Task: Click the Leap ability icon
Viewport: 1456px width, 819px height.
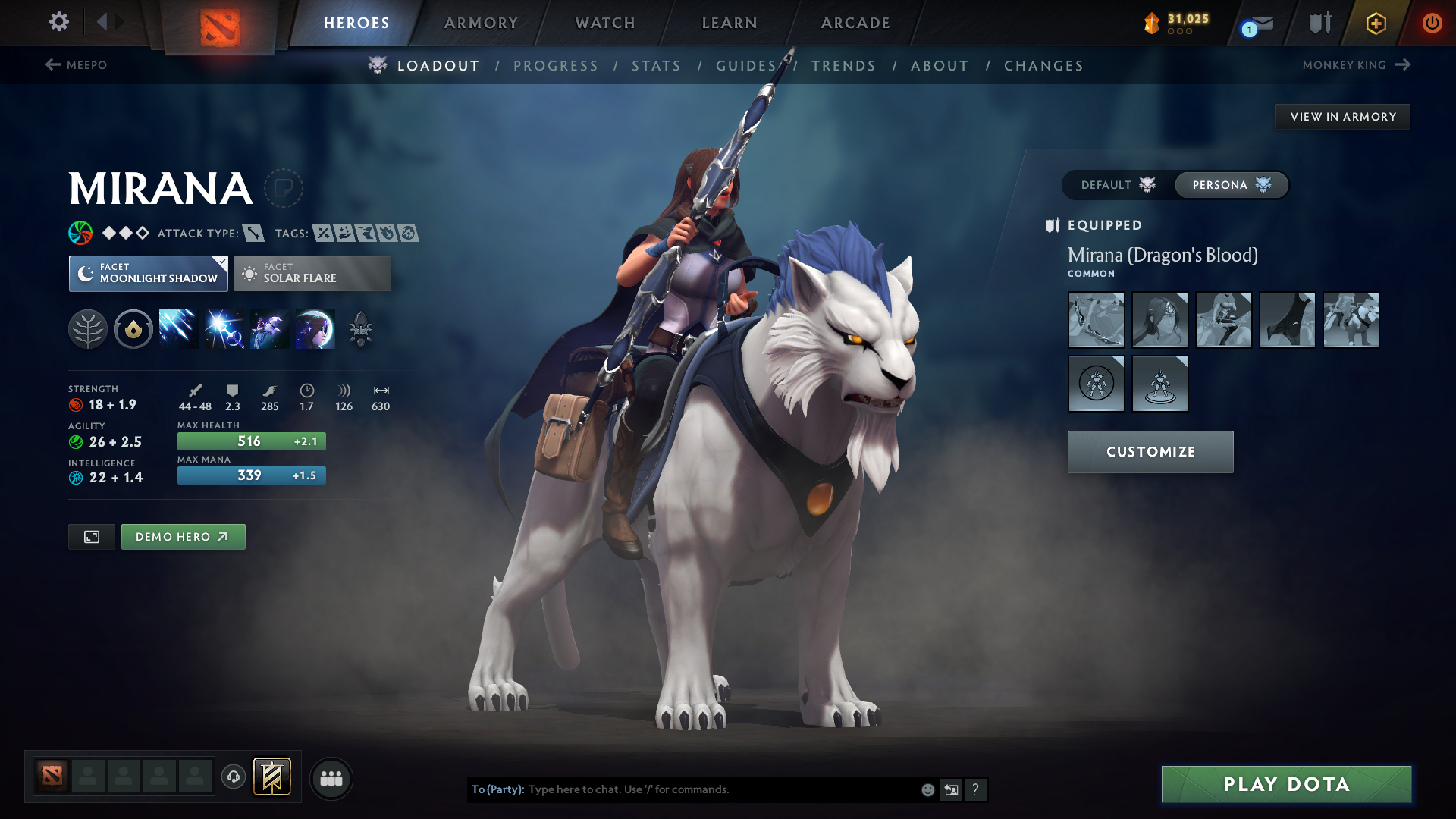Action: 268,328
